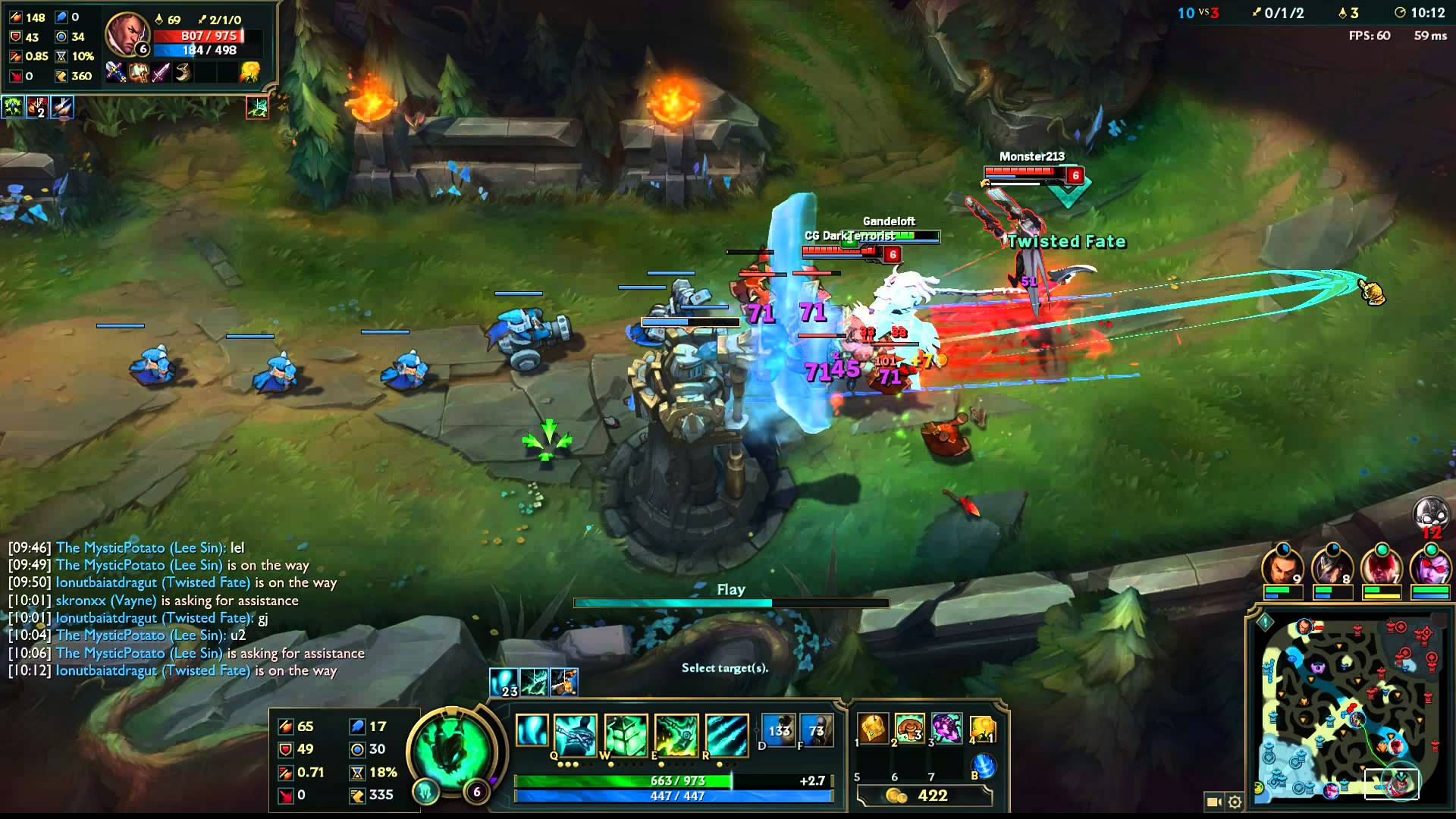Click the blue recall button

click(983, 766)
